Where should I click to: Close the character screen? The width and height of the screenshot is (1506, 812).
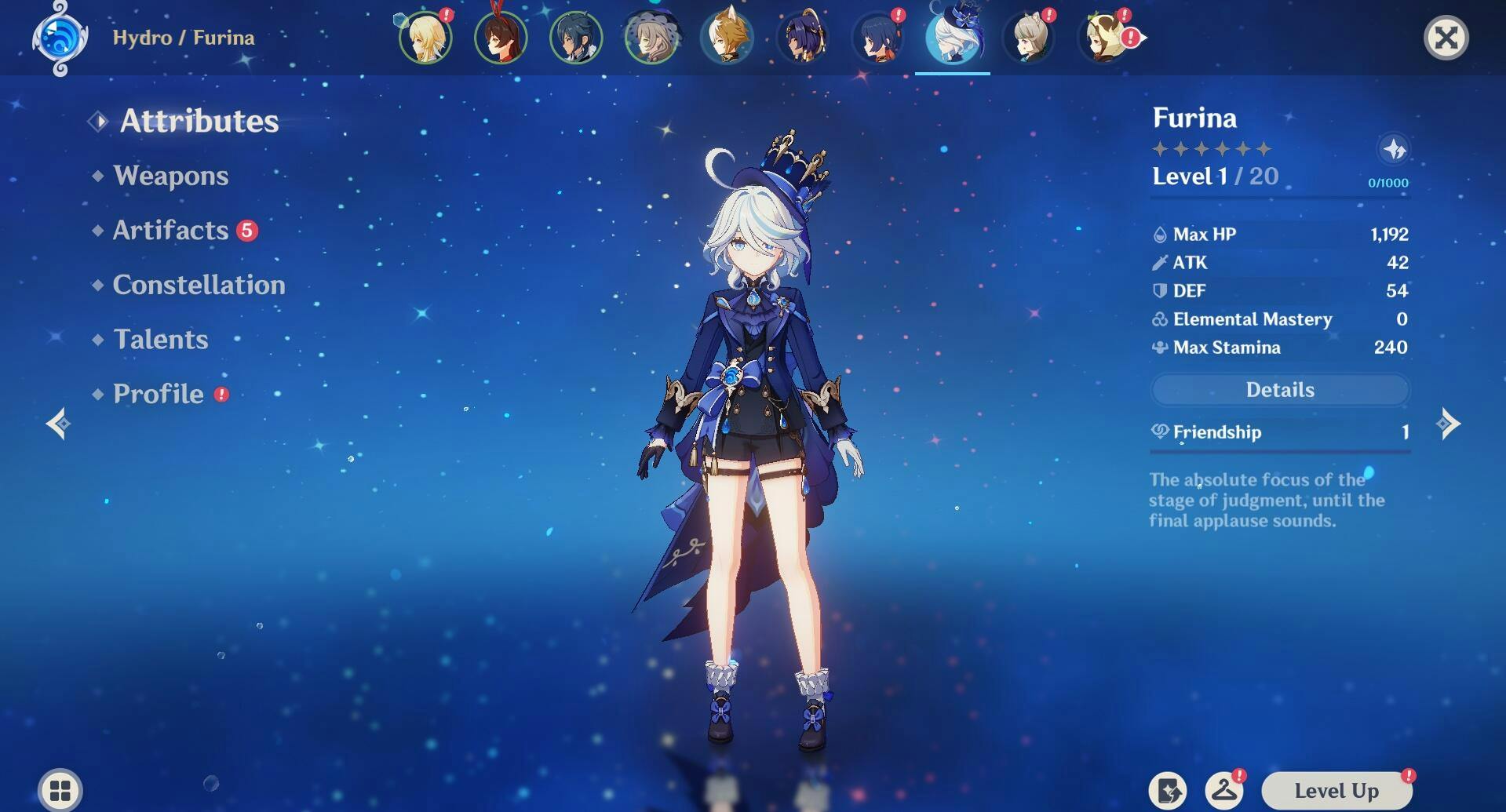coord(1446,38)
